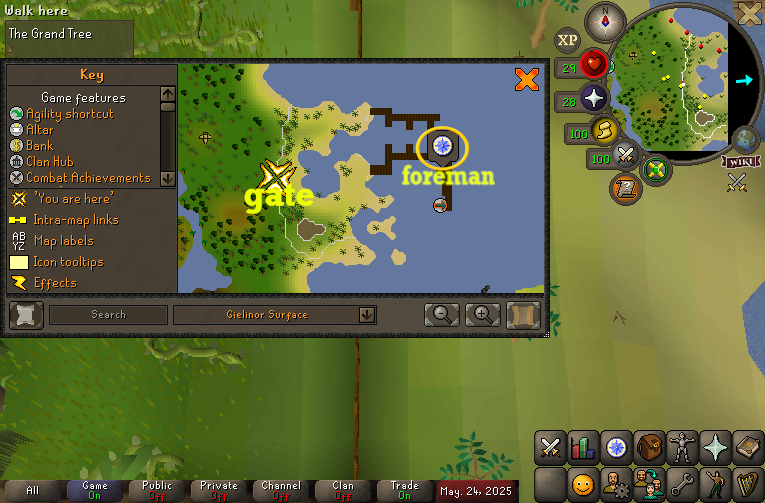Toggle the Icon tooltips option
This screenshot has height=503, width=765.
click(66, 262)
